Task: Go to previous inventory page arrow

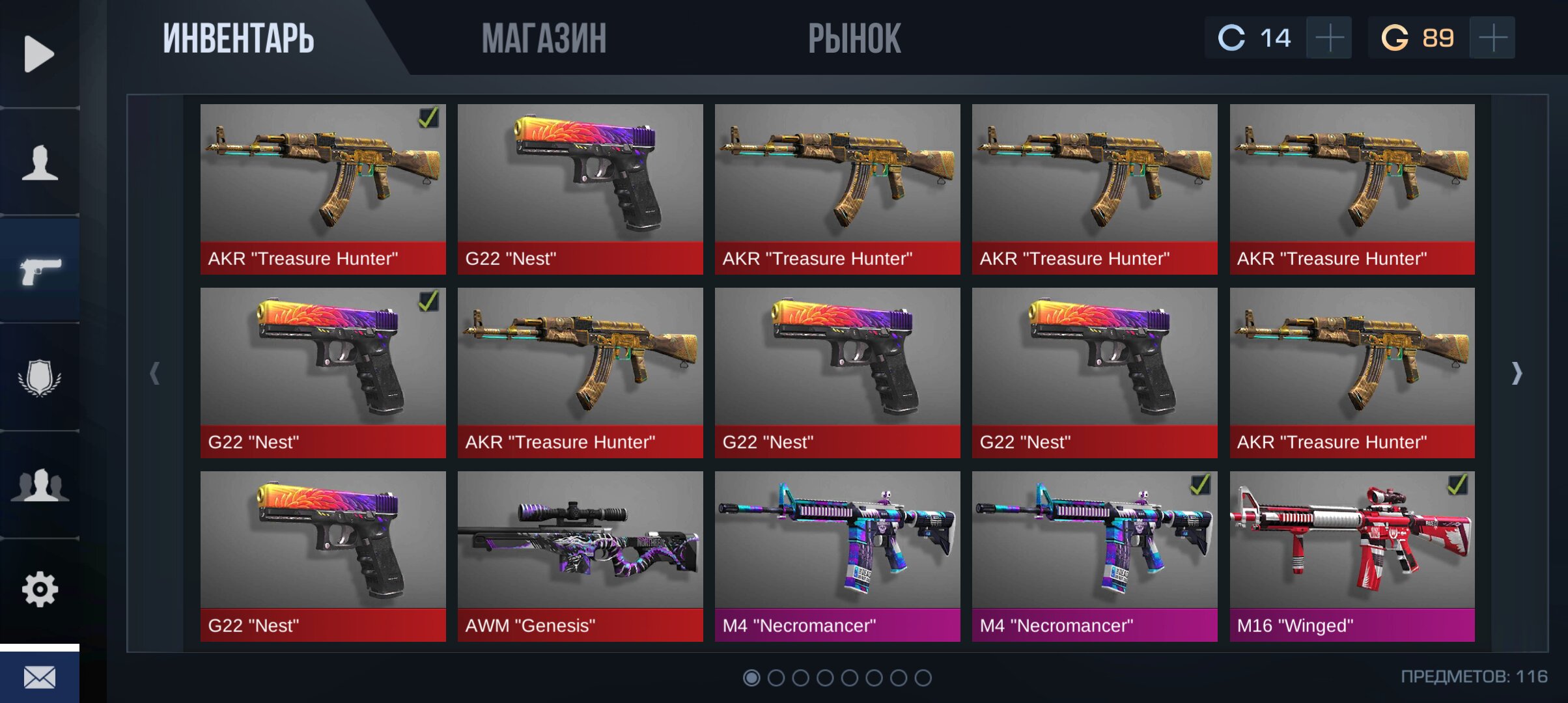Action: click(x=154, y=373)
